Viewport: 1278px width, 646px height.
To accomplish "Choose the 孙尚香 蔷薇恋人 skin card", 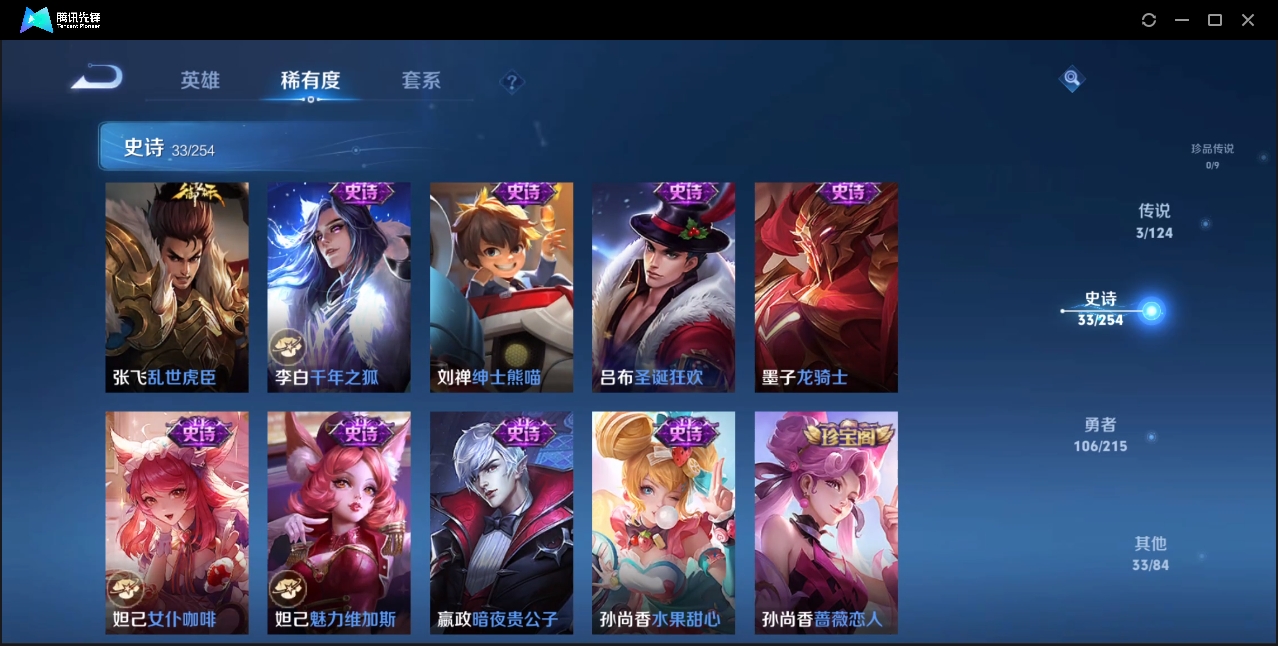I will pyautogui.click(x=826, y=522).
